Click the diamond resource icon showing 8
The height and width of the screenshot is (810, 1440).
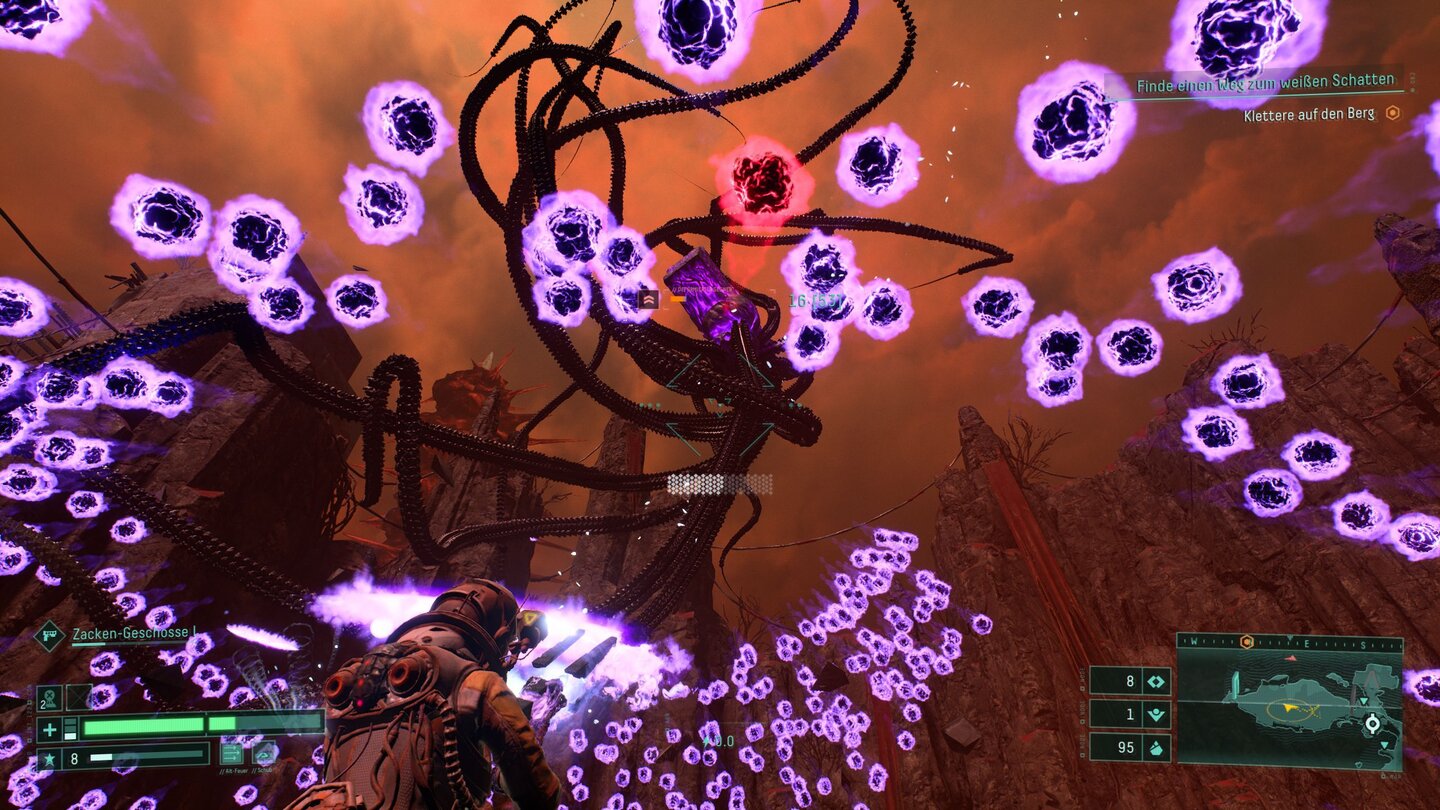pyautogui.click(x=1157, y=681)
